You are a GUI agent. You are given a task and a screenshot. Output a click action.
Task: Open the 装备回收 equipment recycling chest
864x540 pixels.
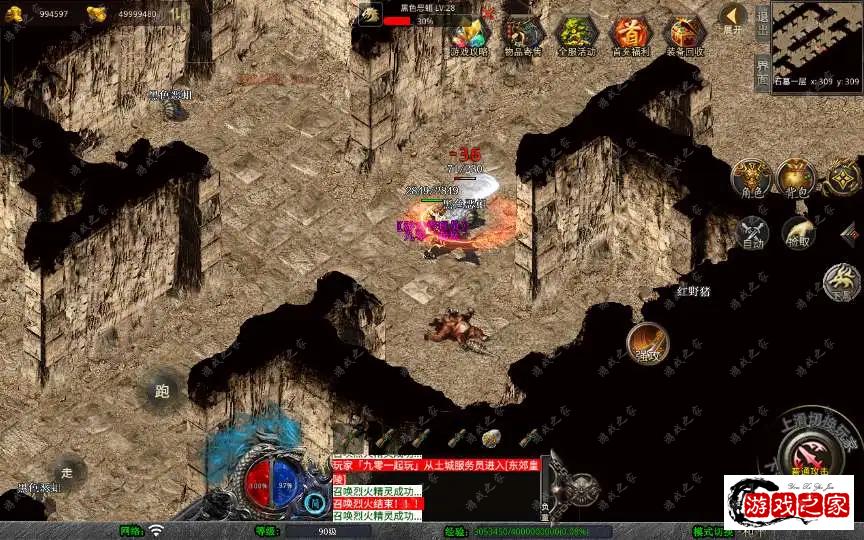[x=684, y=35]
